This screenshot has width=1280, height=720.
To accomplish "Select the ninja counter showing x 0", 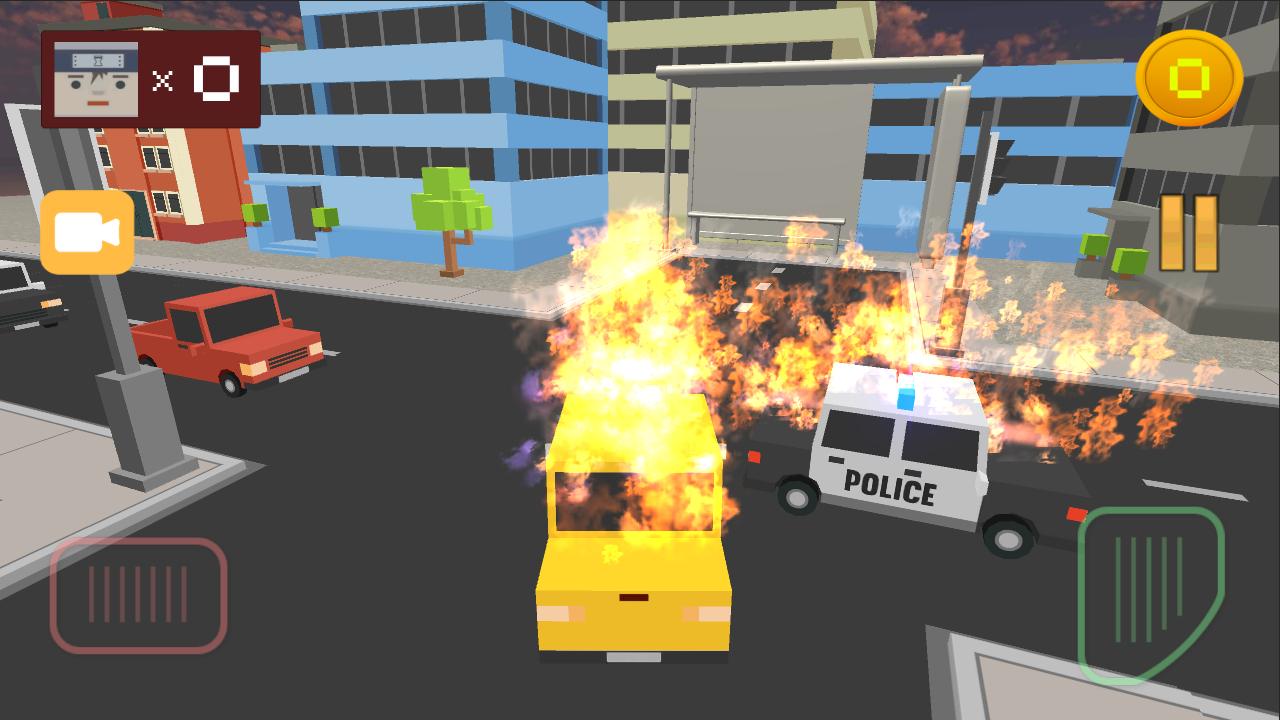I will pos(195,79).
